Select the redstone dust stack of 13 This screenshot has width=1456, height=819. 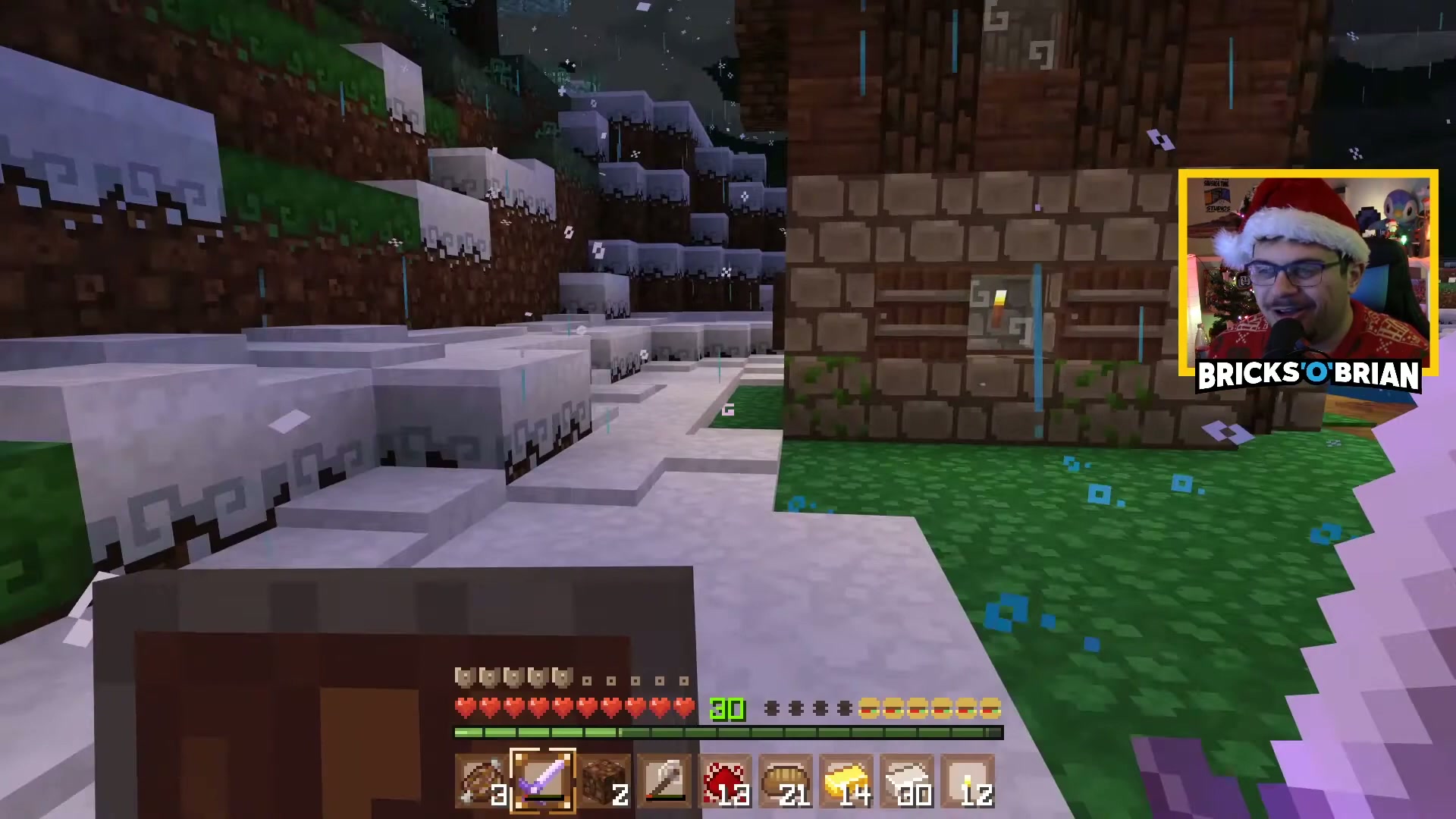[x=726, y=781]
